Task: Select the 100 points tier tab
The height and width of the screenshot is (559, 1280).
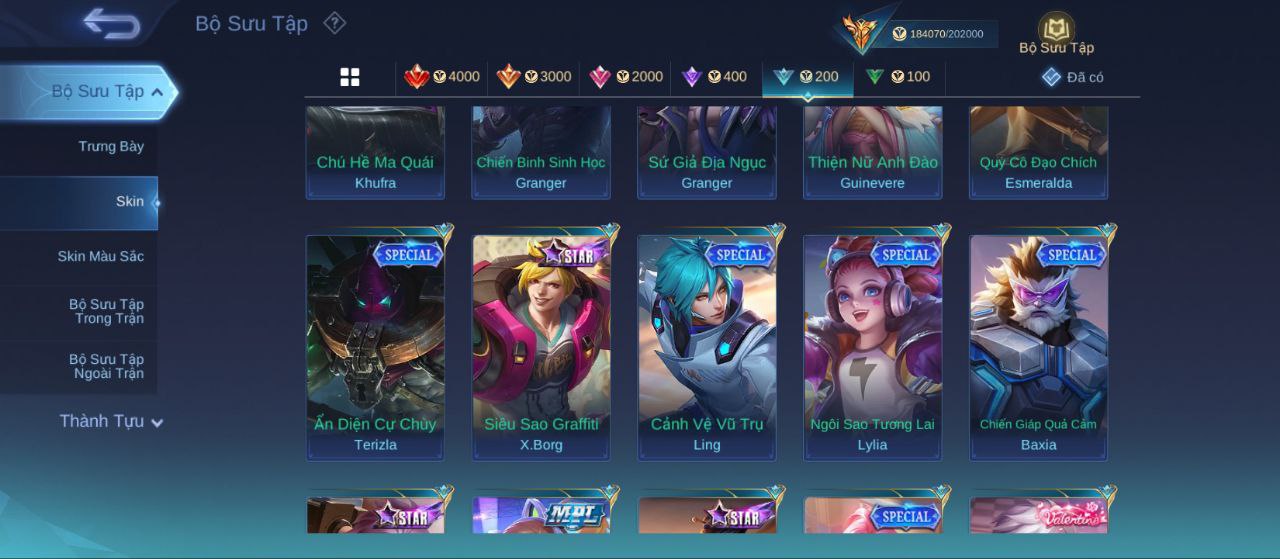Action: [898, 77]
